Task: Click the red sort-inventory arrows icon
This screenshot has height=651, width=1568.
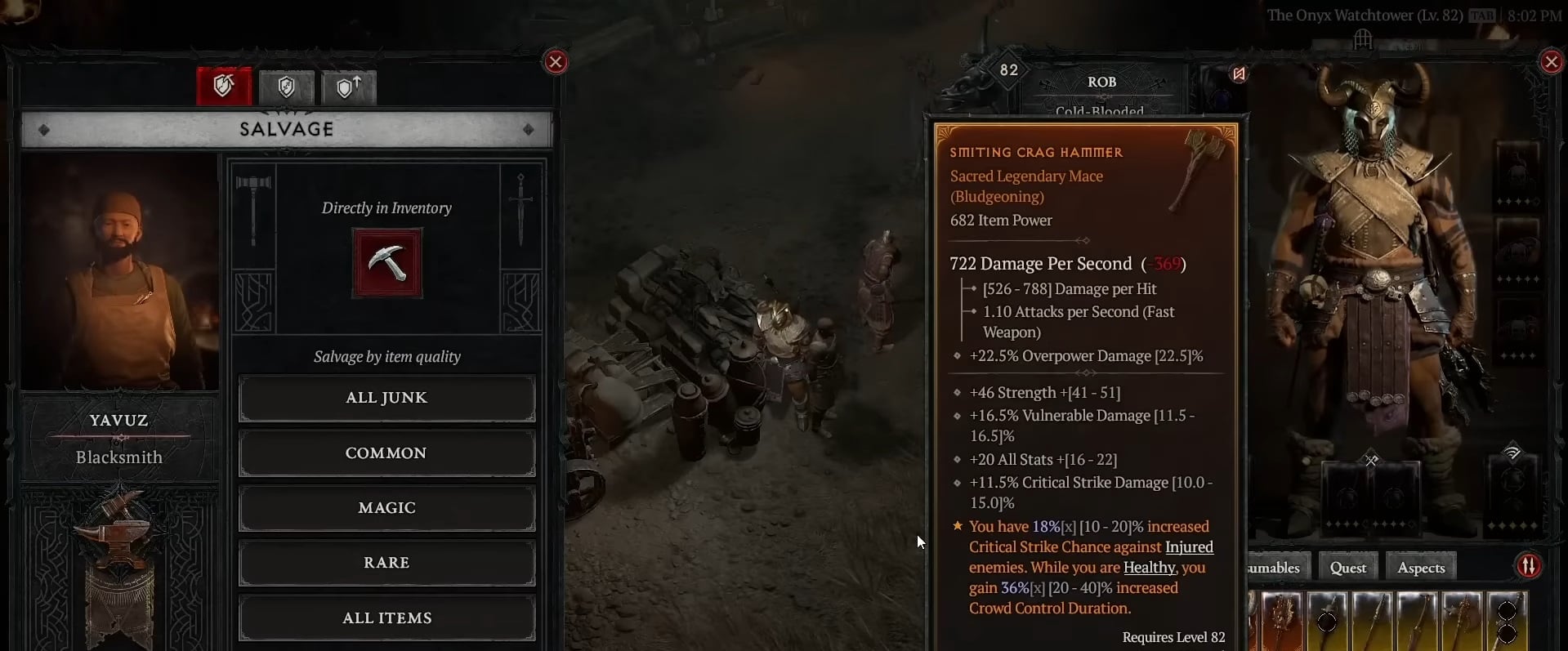Action: [1528, 565]
